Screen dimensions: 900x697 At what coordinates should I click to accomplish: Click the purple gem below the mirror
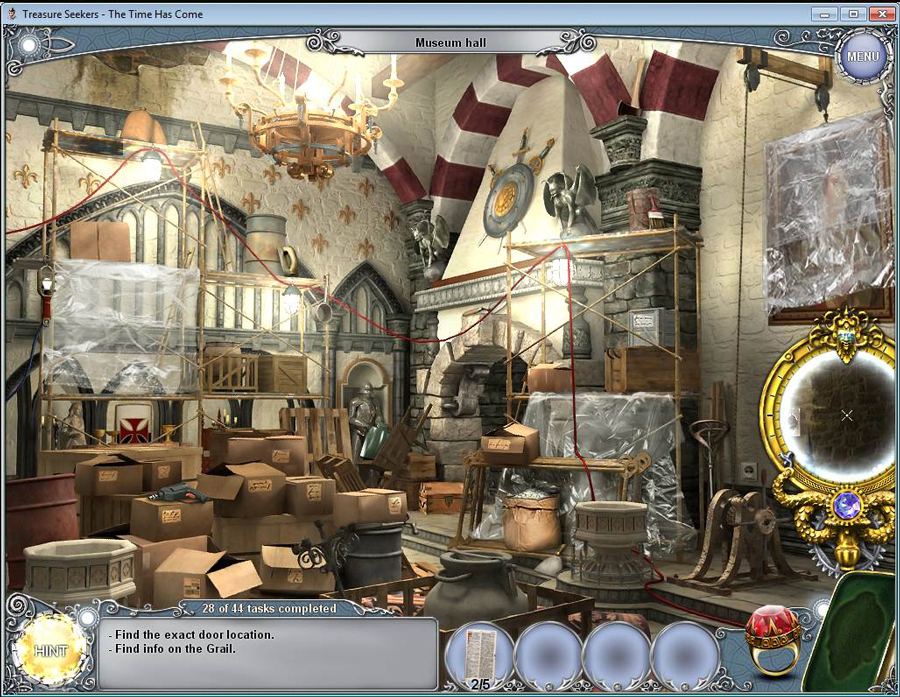click(846, 506)
